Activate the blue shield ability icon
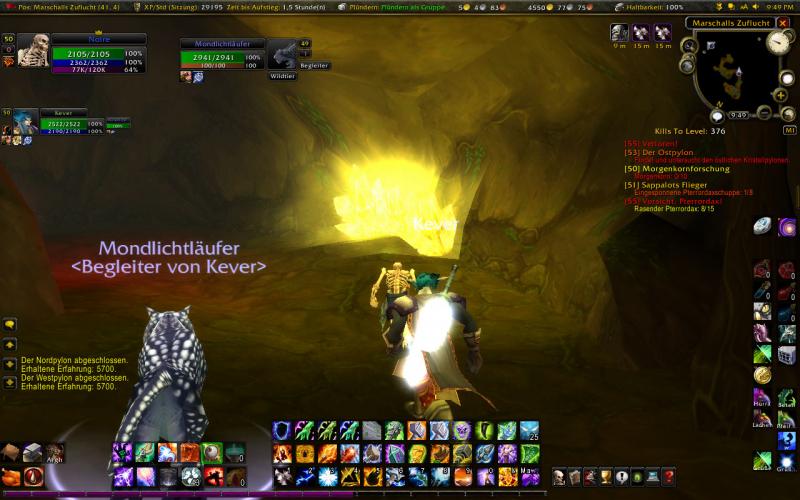 click(281, 430)
